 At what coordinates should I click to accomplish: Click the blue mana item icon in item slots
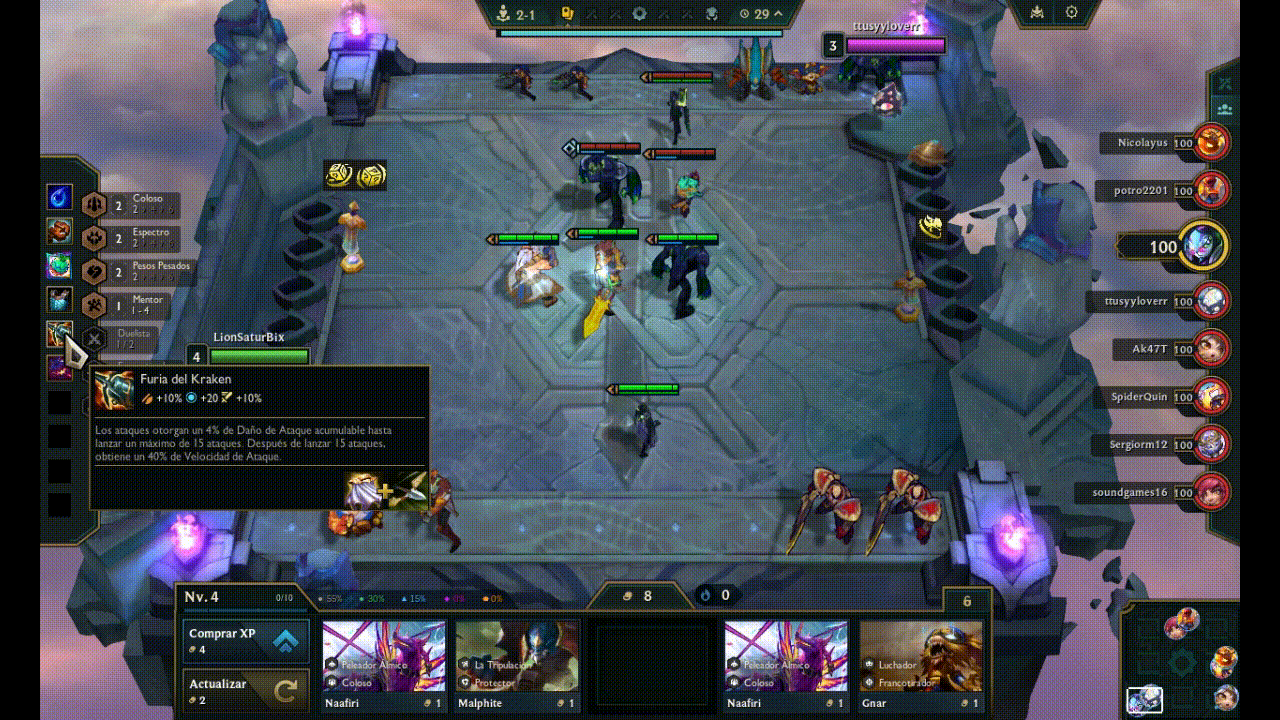[x=58, y=196]
